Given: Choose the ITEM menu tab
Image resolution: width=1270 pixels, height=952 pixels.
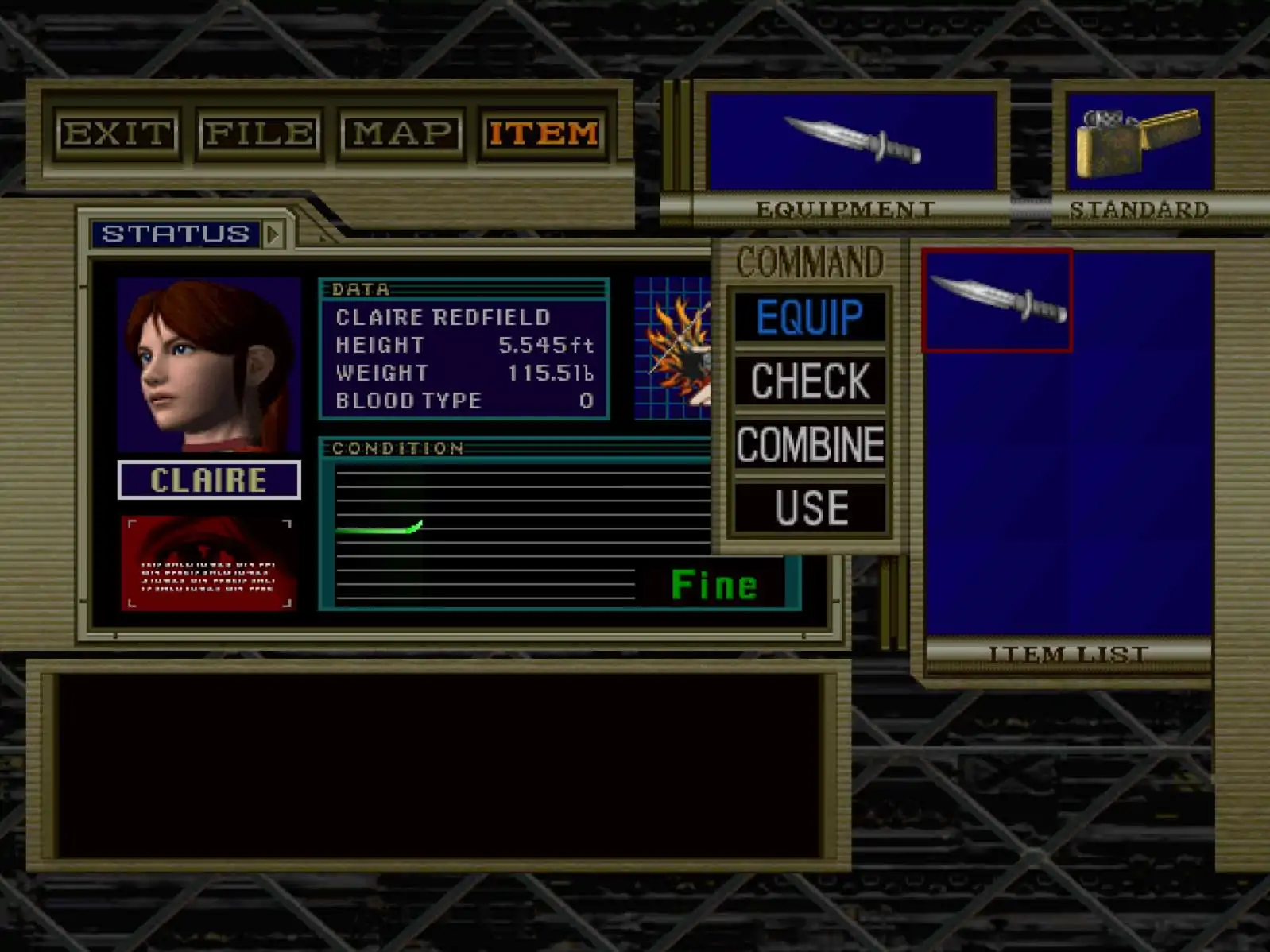Looking at the screenshot, I should pyautogui.click(x=544, y=134).
